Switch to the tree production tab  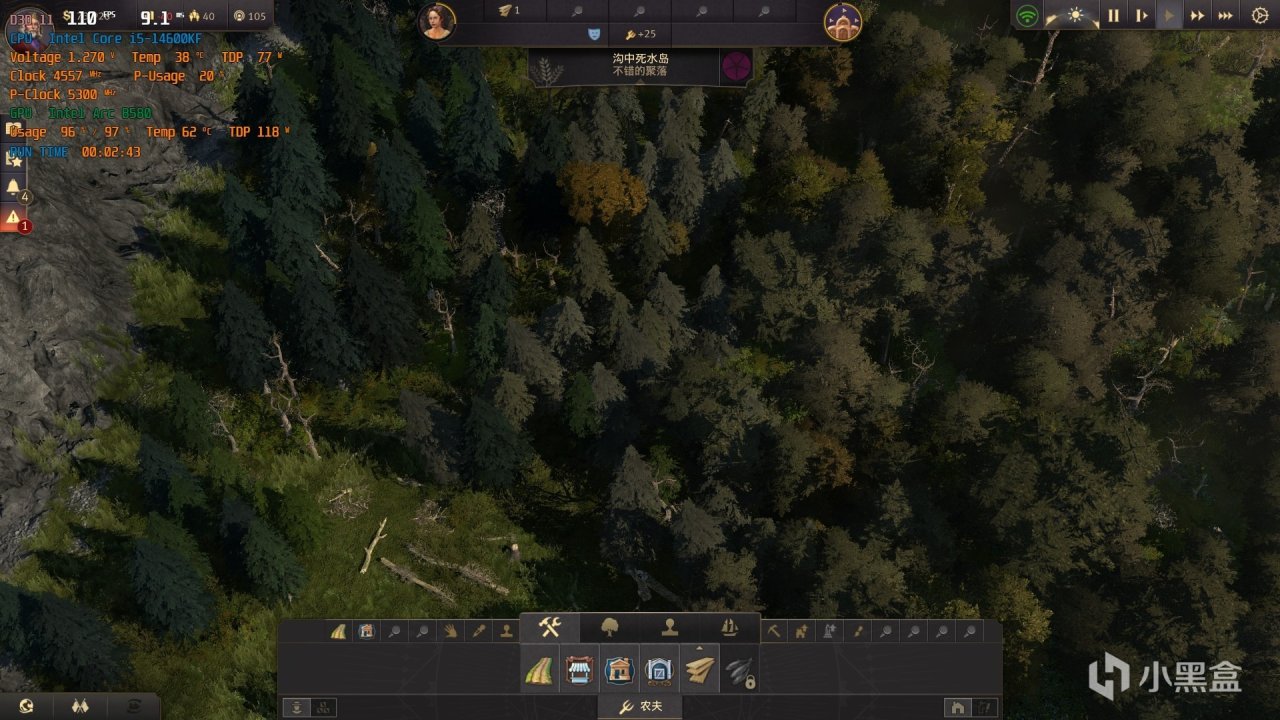pyautogui.click(x=609, y=628)
